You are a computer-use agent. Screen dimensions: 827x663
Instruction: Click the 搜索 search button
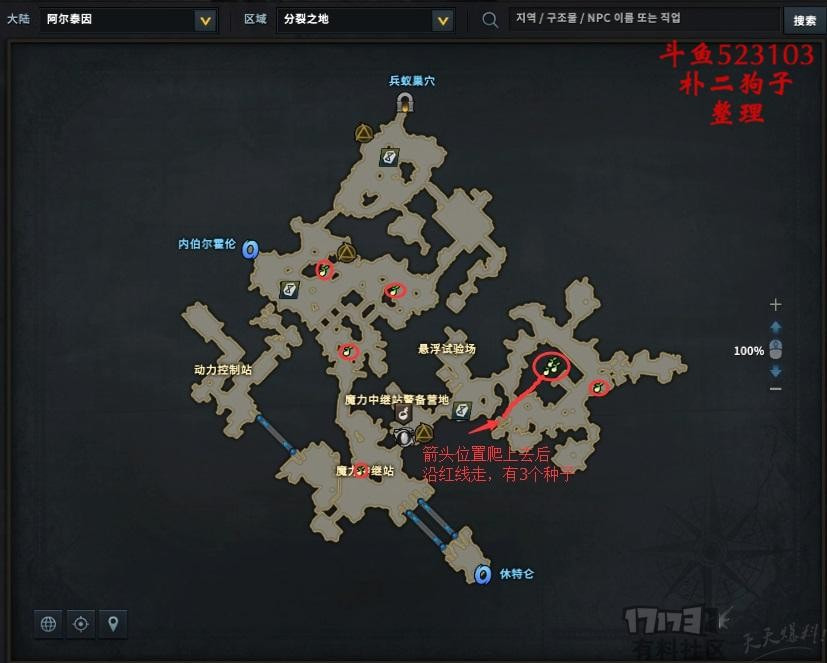[x=804, y=20]
